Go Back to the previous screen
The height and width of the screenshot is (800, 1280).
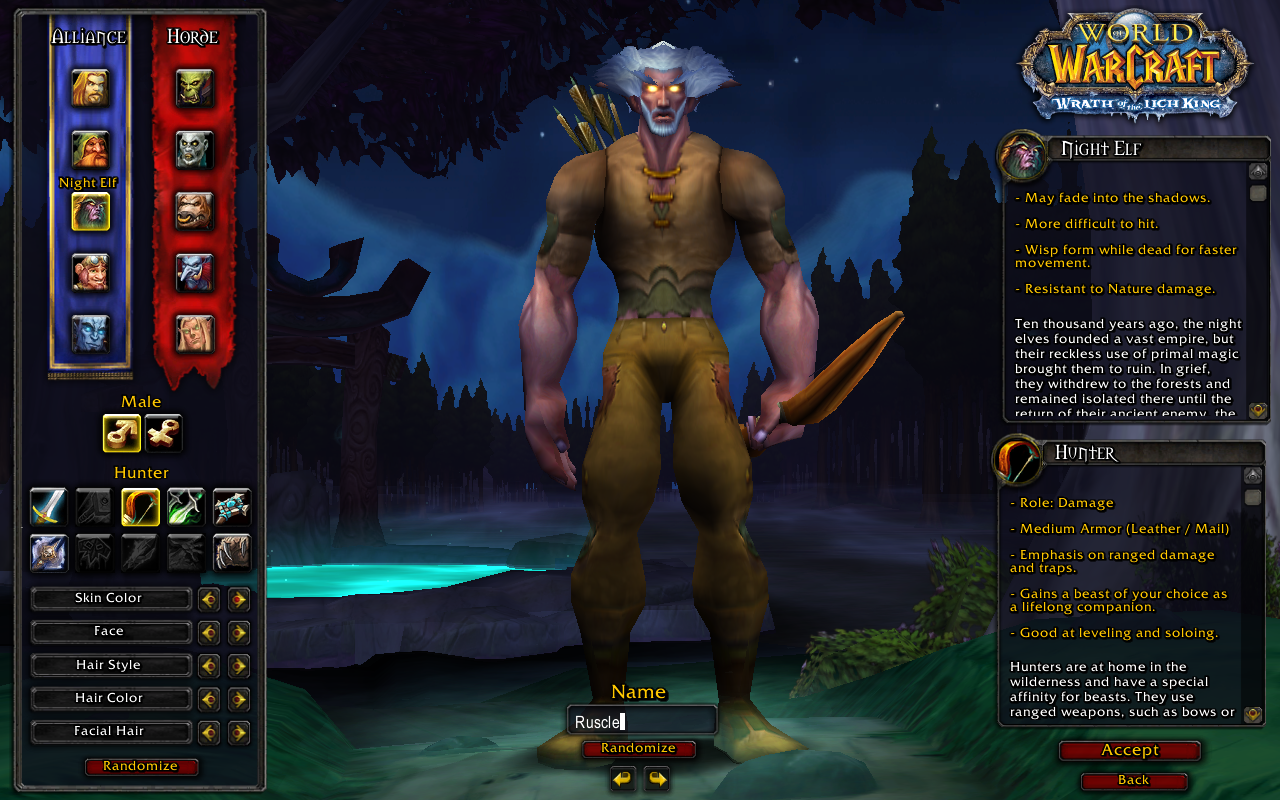[1134, 780]
